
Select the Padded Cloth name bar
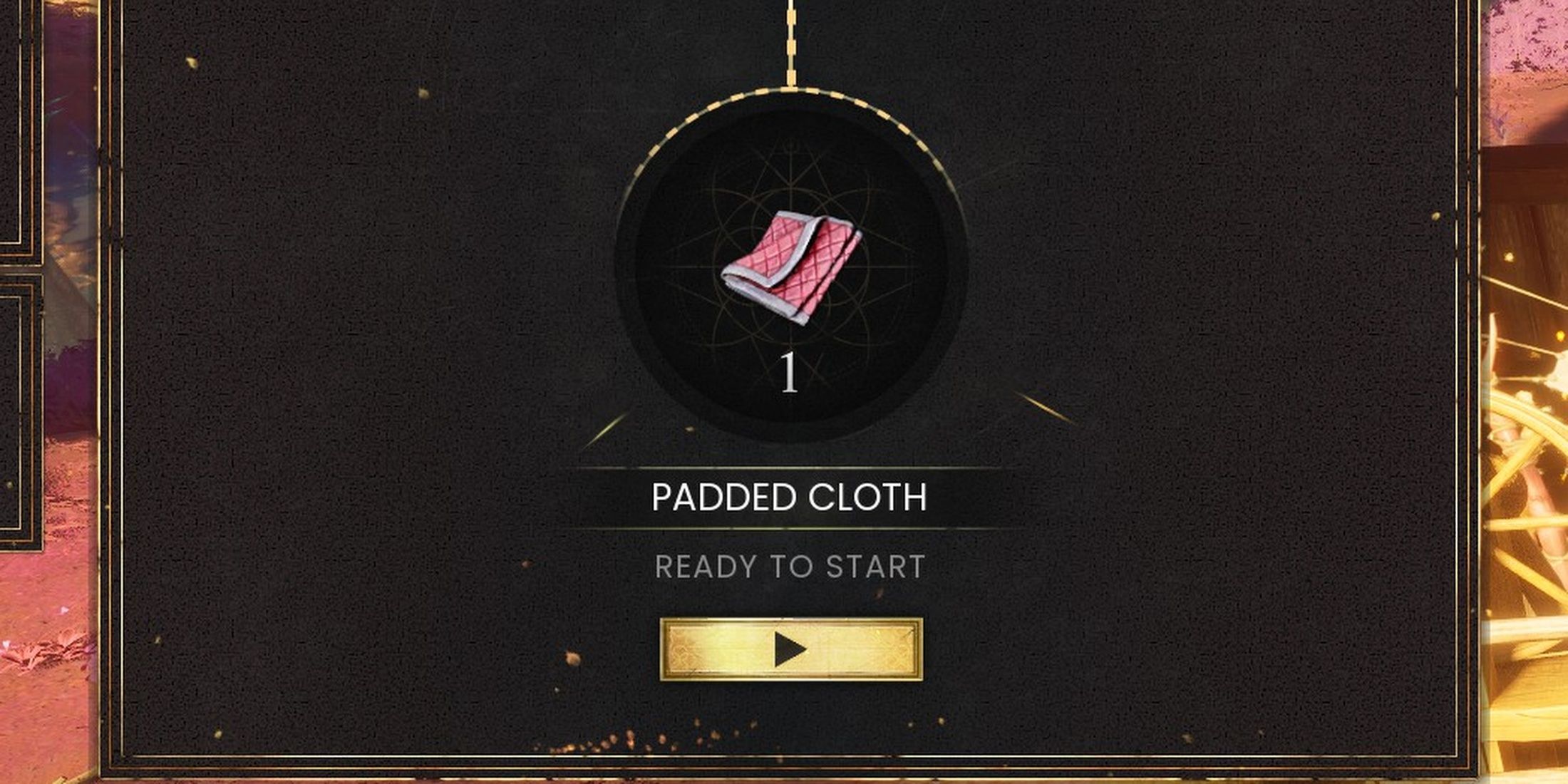(x=791, y=499)
